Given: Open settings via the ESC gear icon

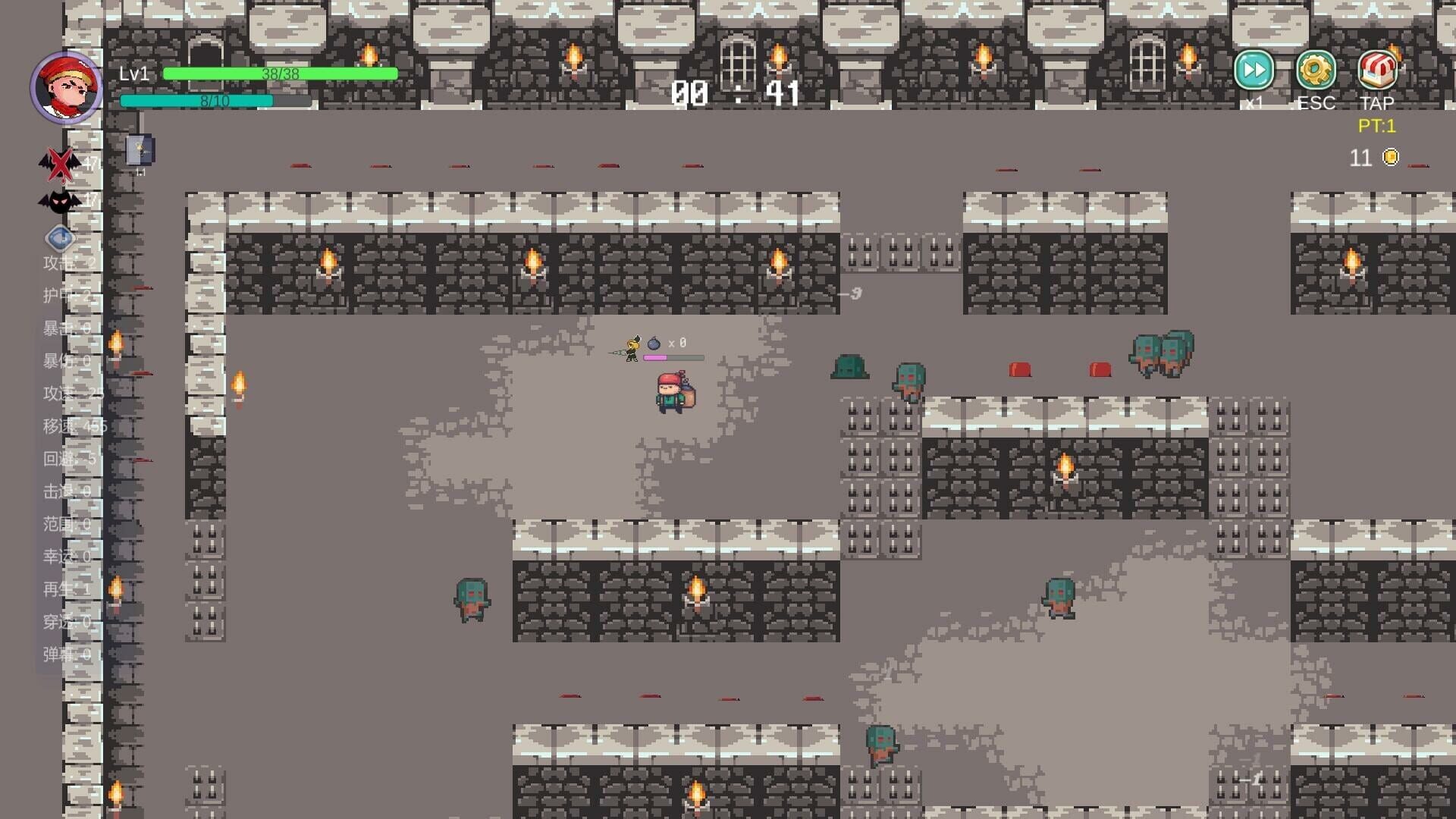Looking at the screenshot, I should tap(1316, 70).
